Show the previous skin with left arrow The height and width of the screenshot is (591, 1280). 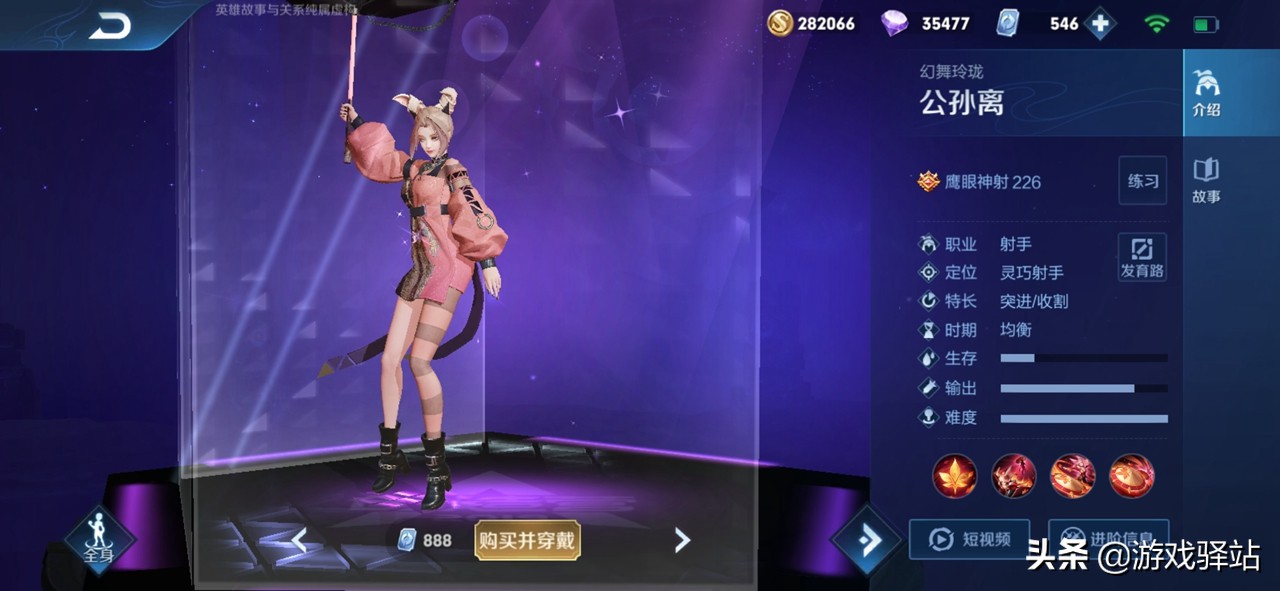298,541
